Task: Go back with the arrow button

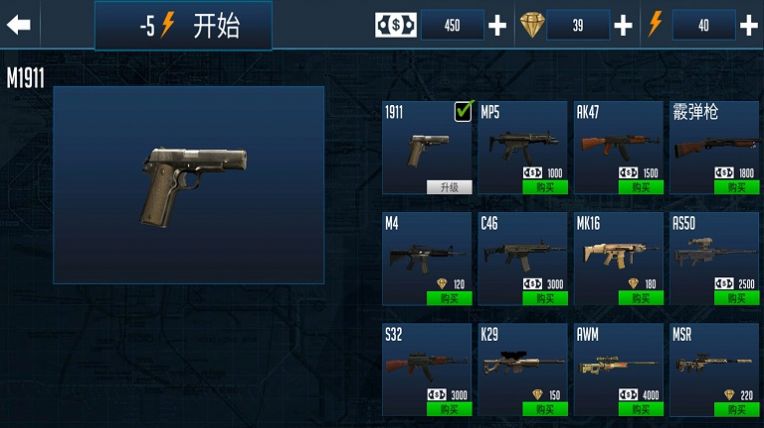Action: (19, 25)
